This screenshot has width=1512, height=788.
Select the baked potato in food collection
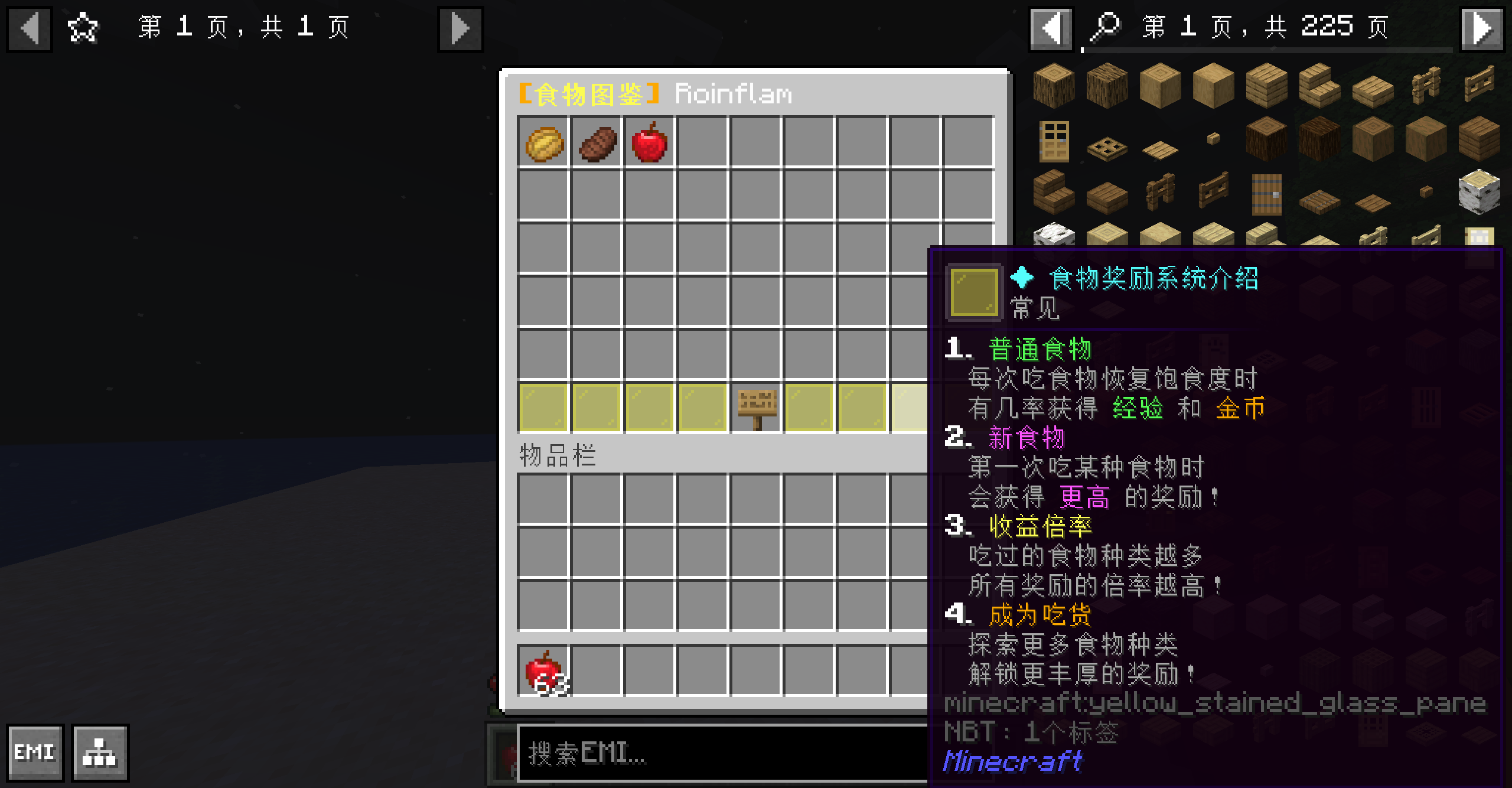pyautogui.click(x=544, y=143)
